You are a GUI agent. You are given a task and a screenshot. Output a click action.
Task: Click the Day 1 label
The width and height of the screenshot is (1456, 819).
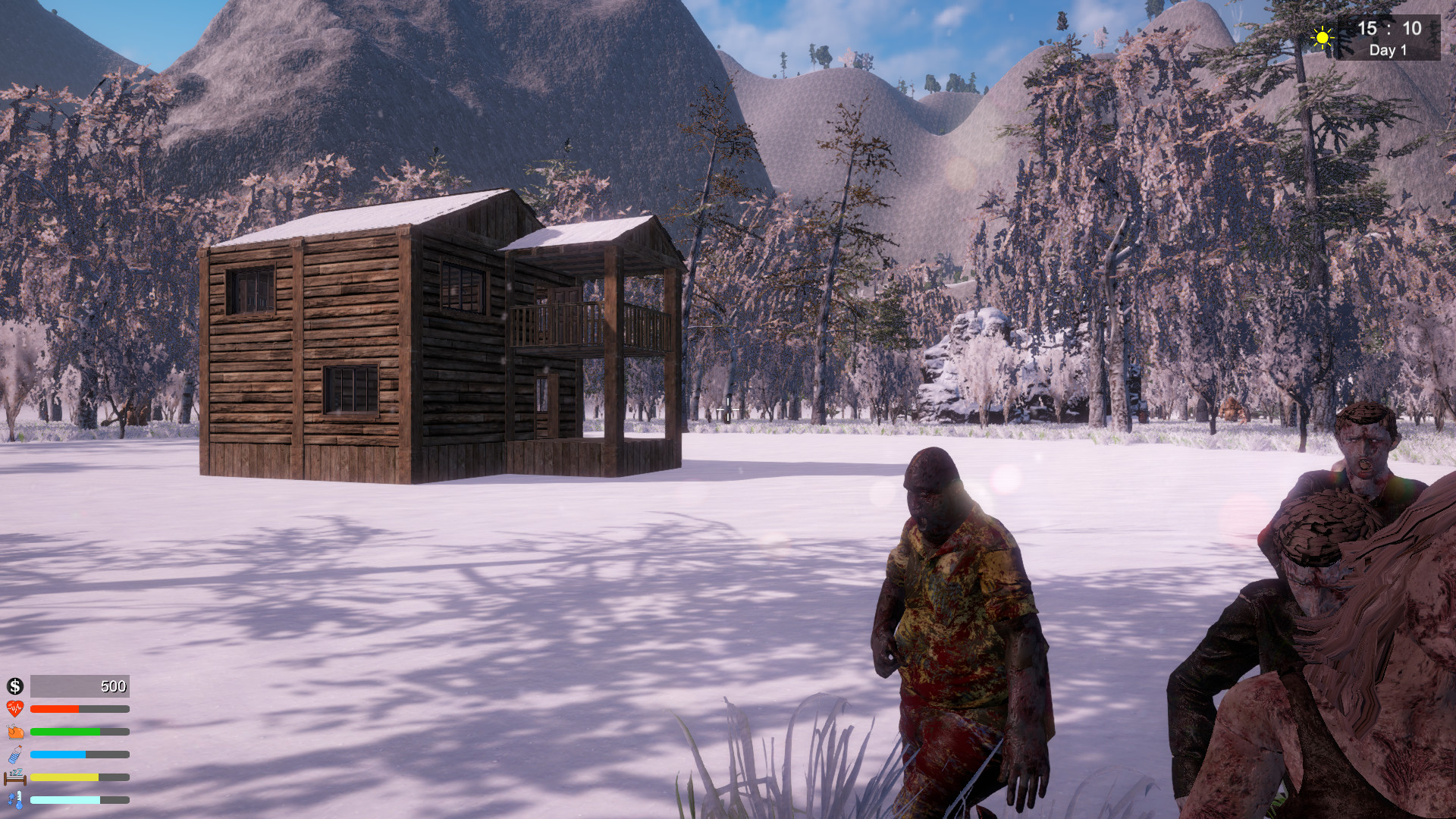click(x=1387, y=49)
